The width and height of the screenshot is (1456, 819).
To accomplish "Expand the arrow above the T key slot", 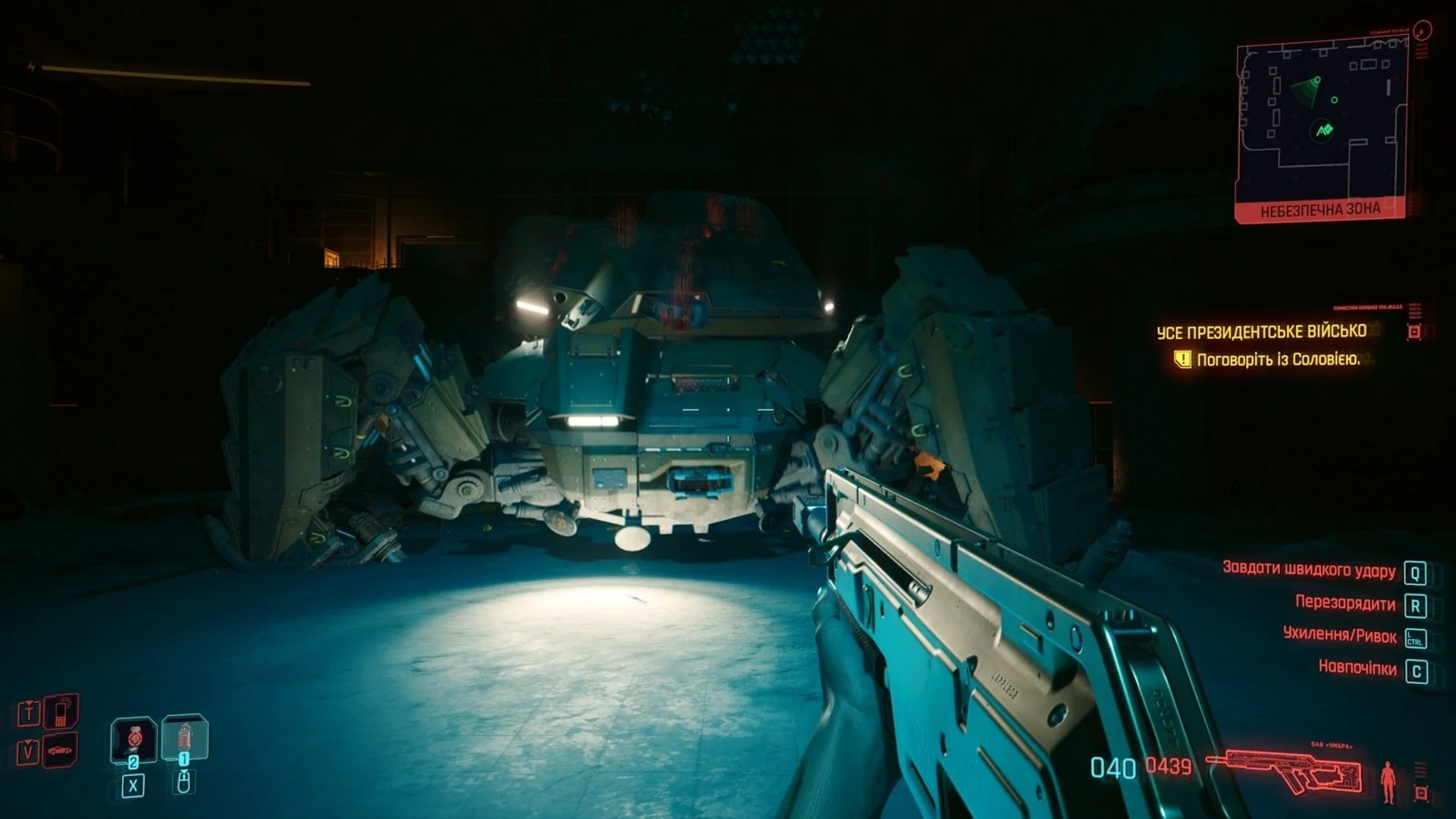I will coord(29,701).
